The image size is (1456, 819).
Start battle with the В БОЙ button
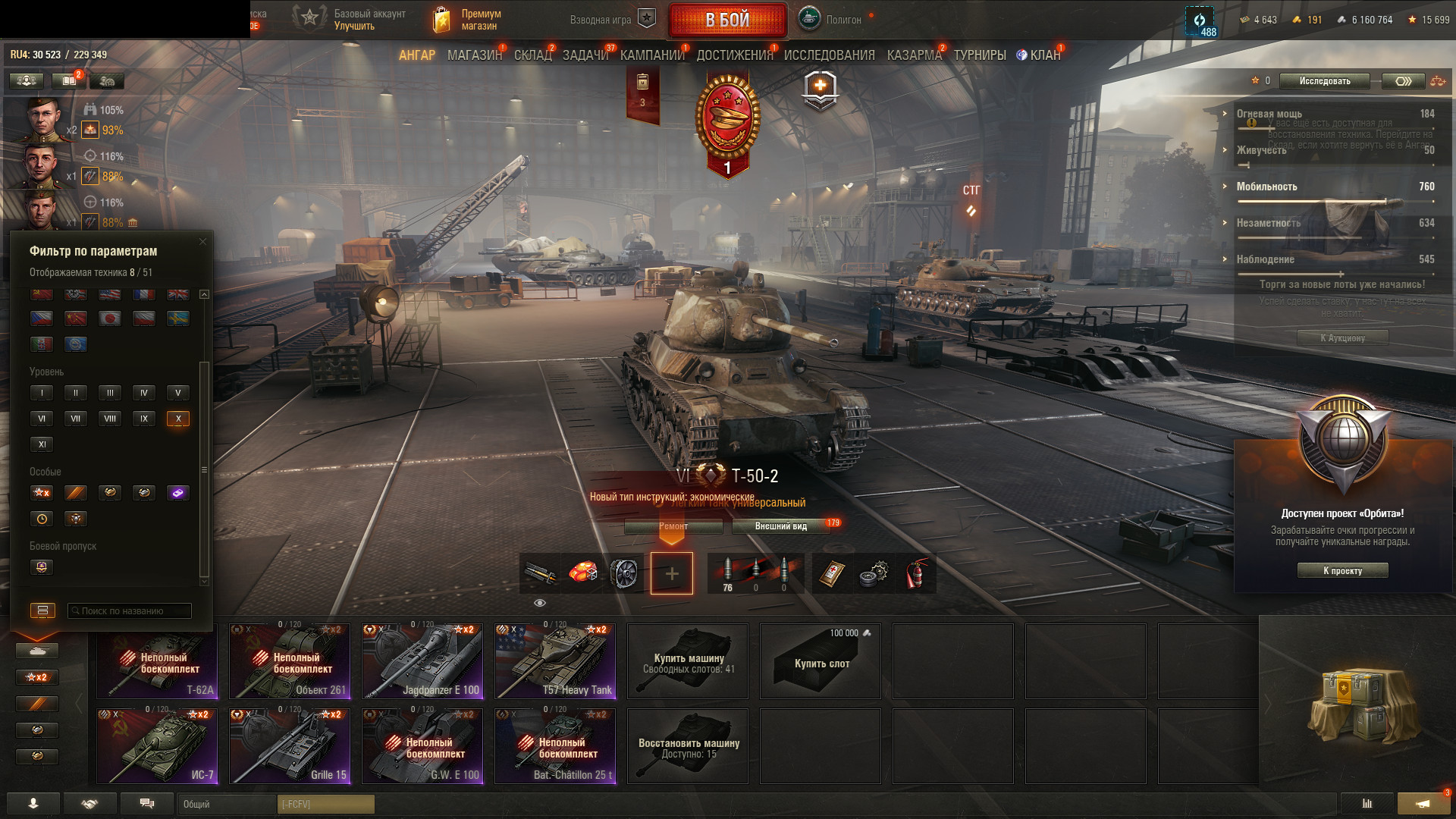click(727, 20)
